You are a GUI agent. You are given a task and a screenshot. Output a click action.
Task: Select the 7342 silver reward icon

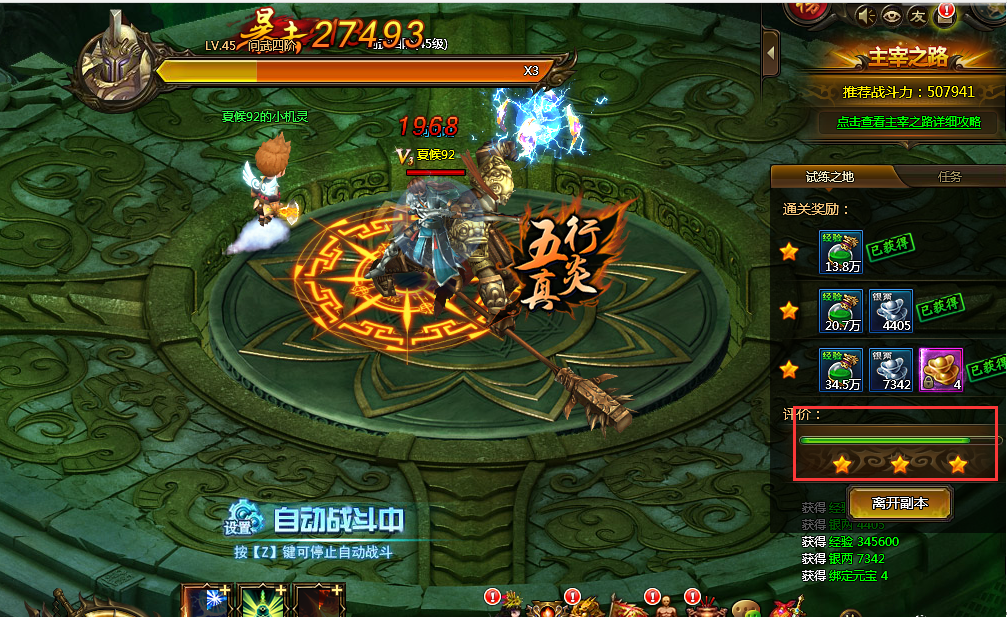[x=890, y=369]
